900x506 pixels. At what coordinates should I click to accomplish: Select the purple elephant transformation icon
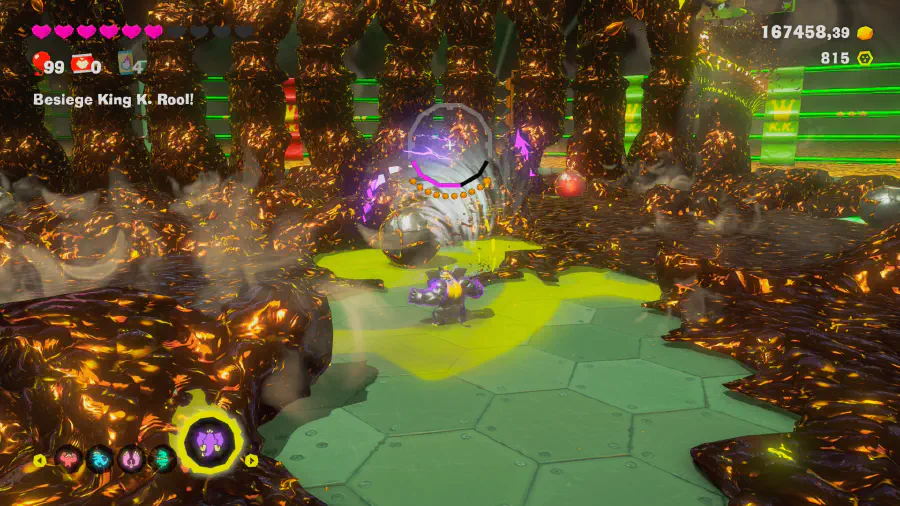(210, 442)
